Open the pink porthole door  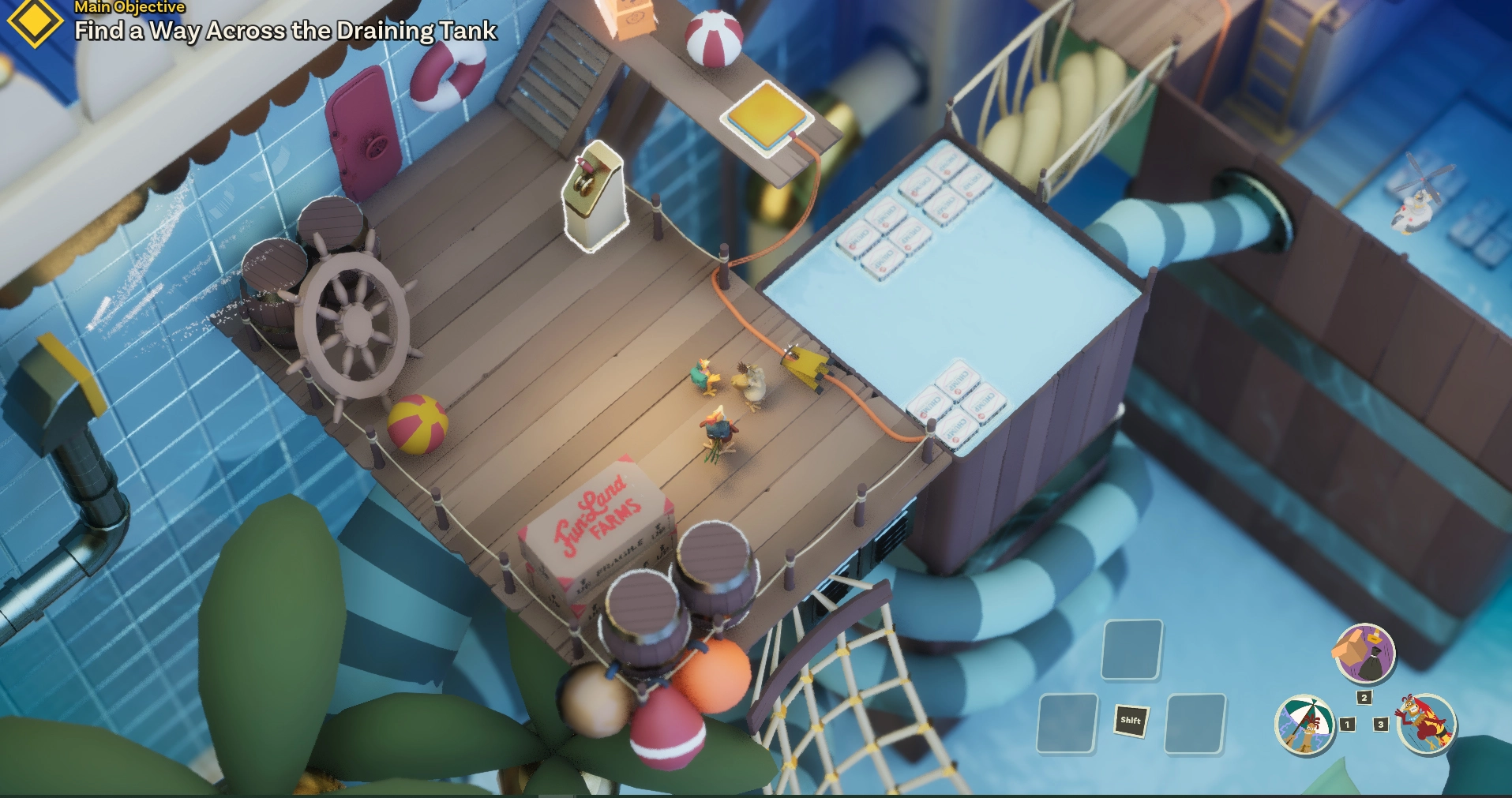(369, 130)
